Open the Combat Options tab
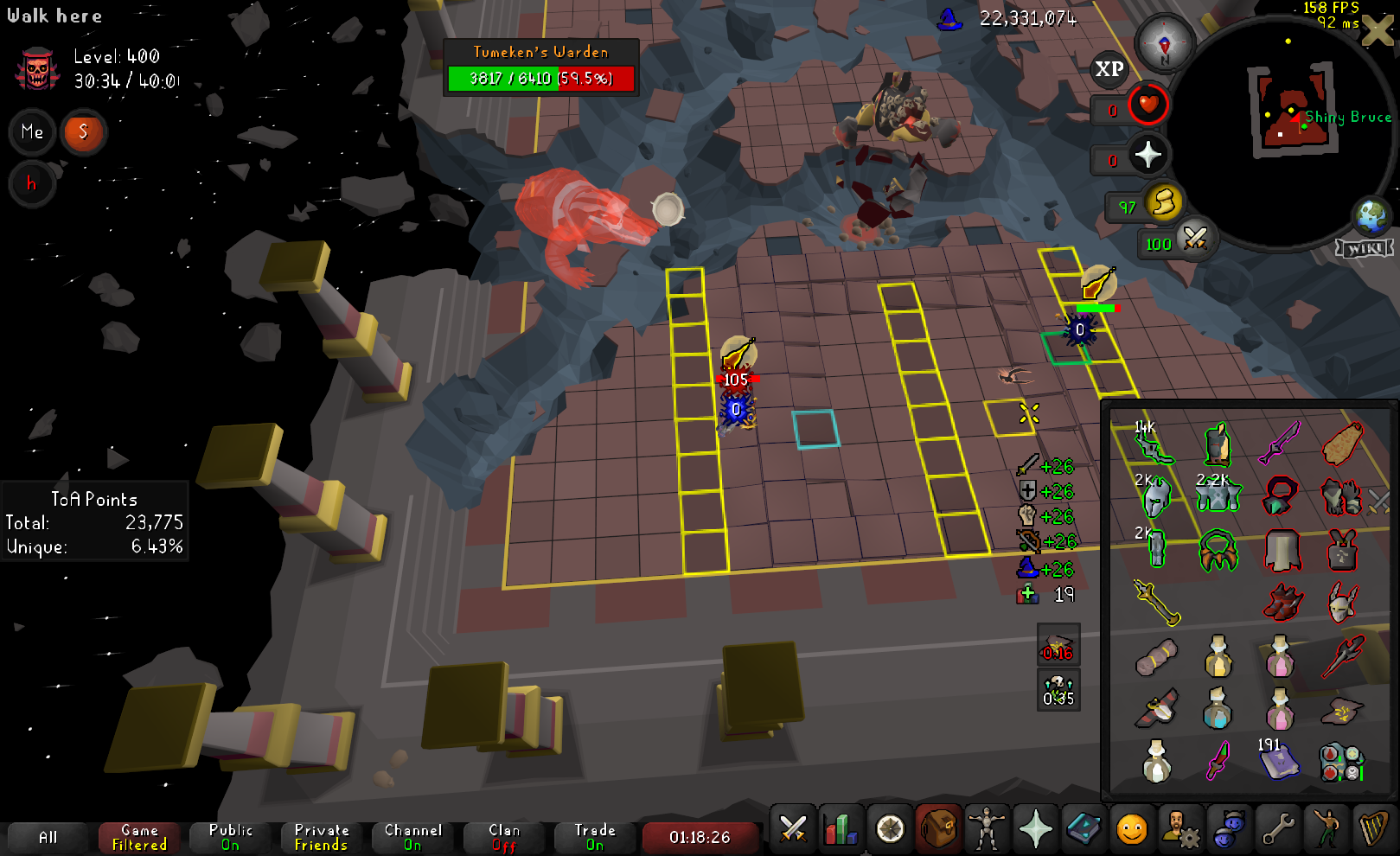The width and height of the screenshot is (1400, 856). (x=793, y=829)
